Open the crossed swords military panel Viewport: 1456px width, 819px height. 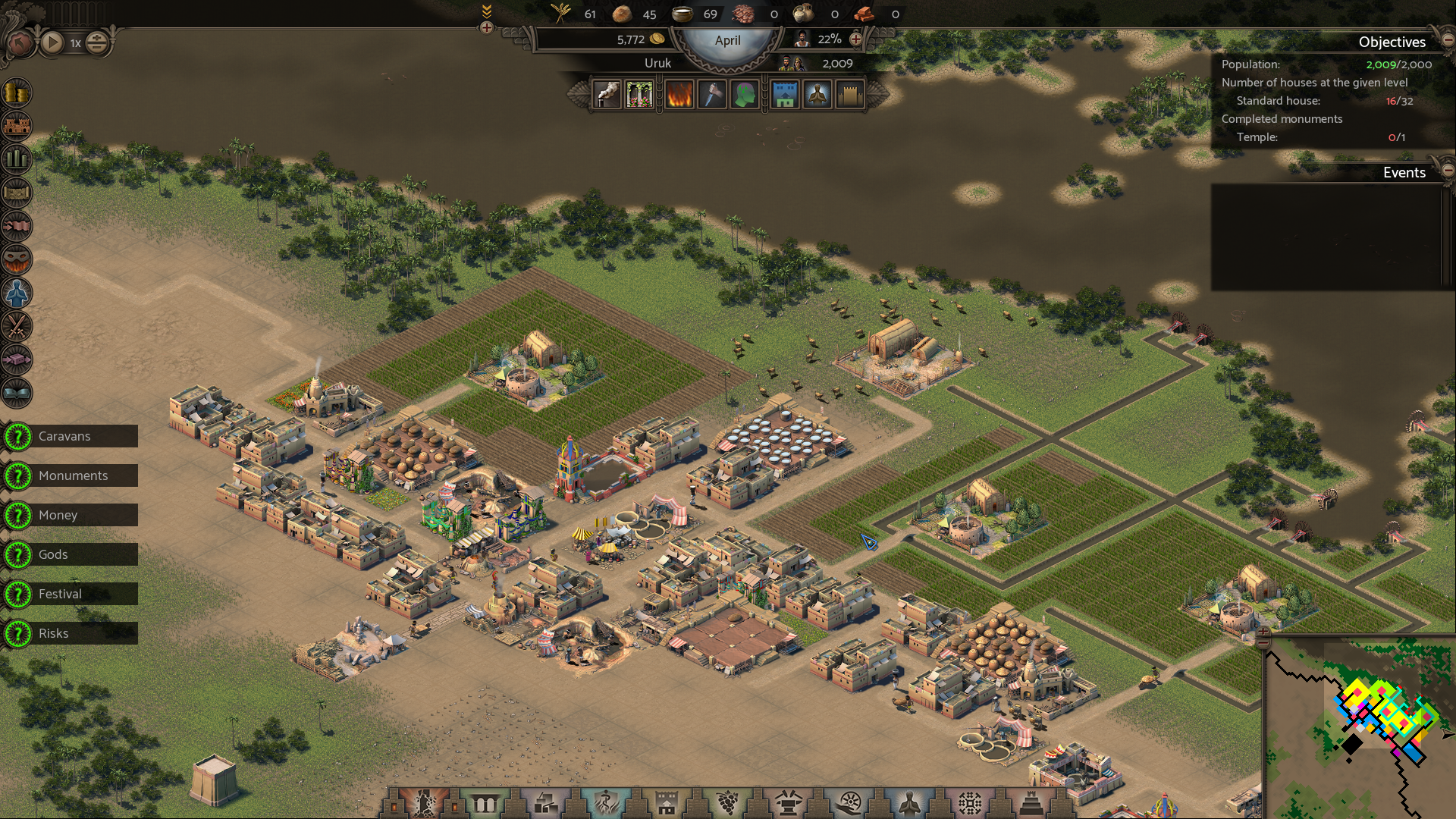pos(17,326)
